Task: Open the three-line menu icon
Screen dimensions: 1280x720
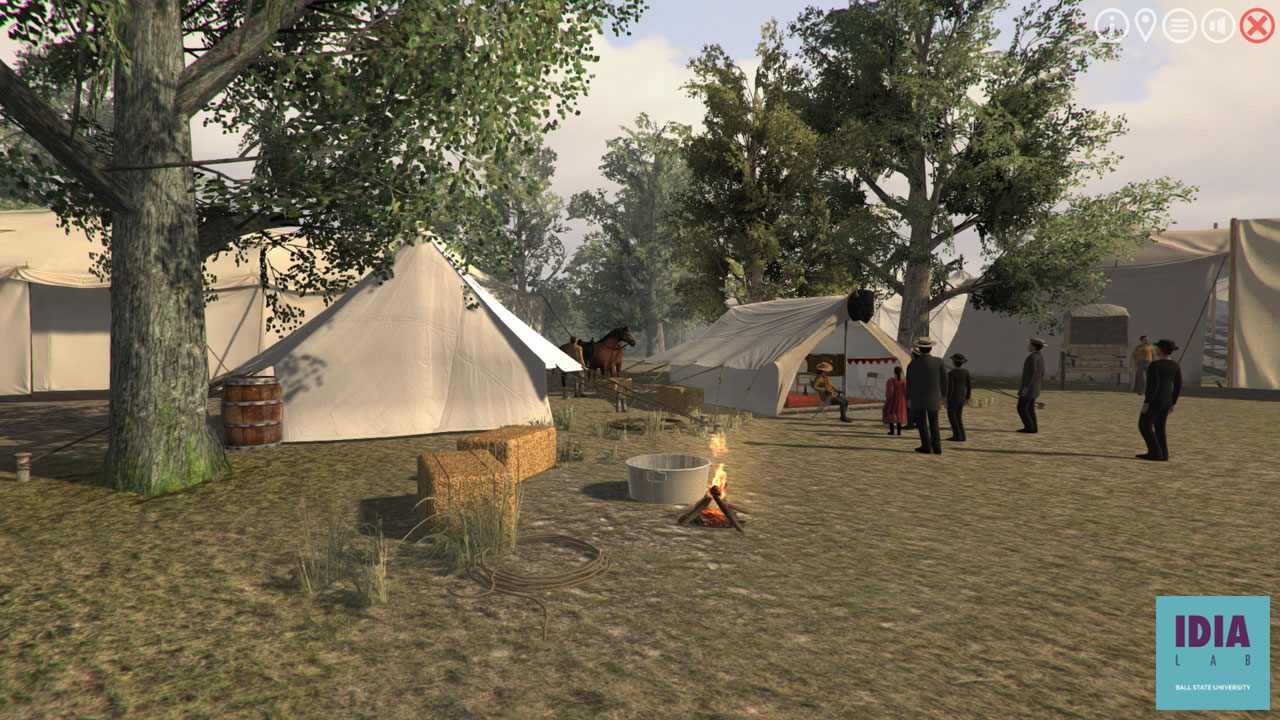Action: coord(1179,25)
